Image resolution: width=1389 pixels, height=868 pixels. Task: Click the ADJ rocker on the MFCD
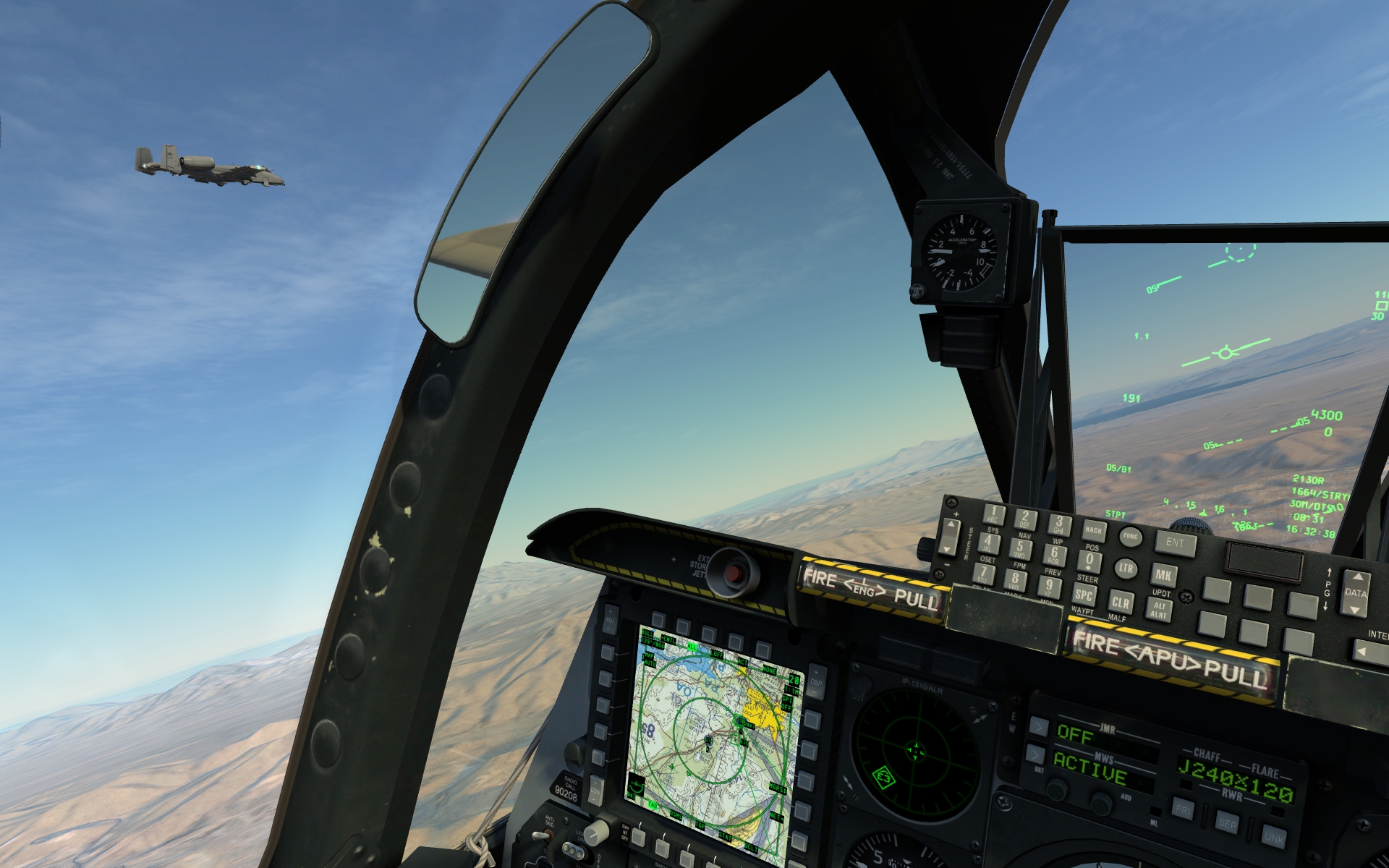pos(610,619)
